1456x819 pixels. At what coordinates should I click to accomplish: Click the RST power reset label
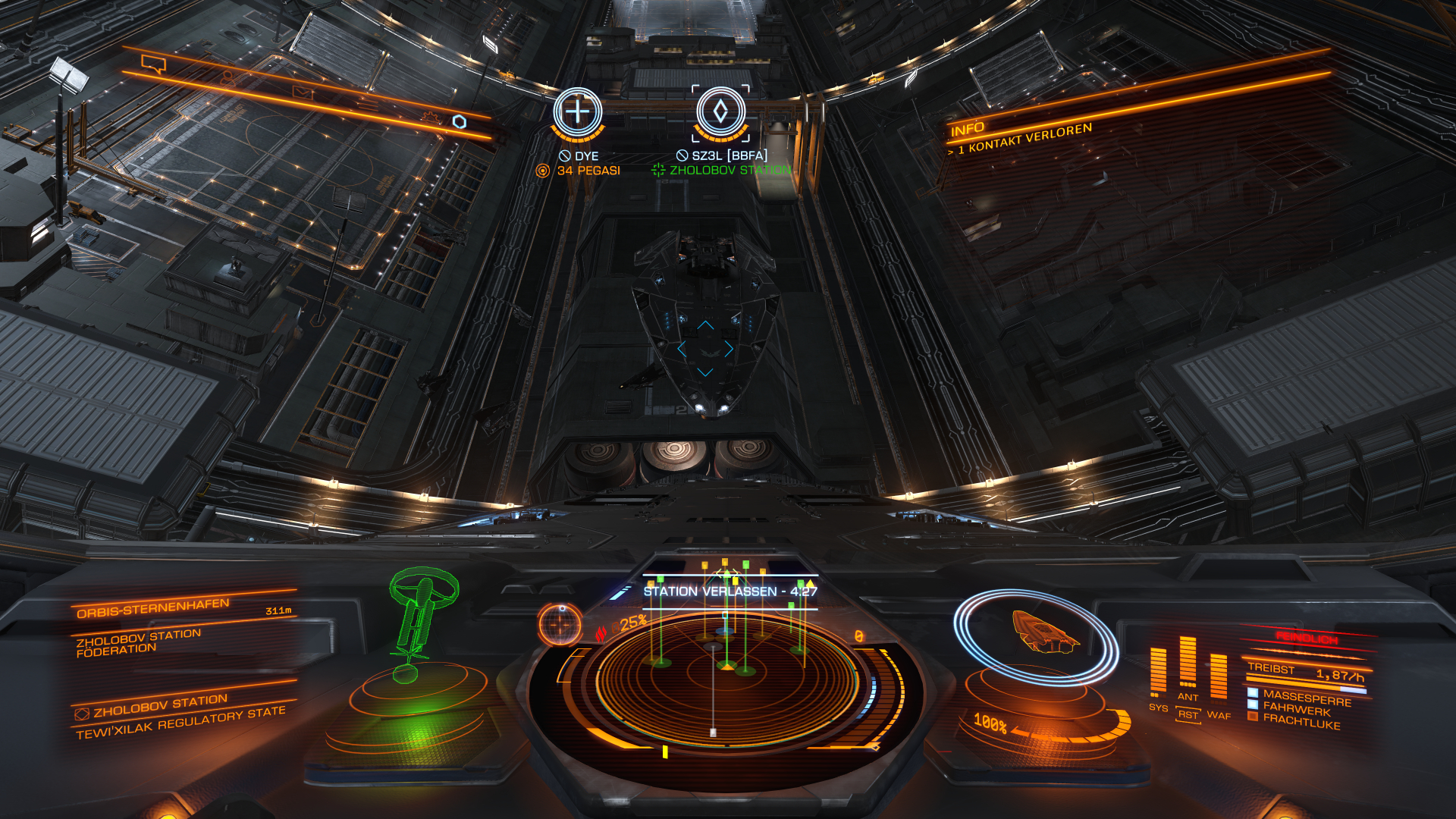point(1188,714)
